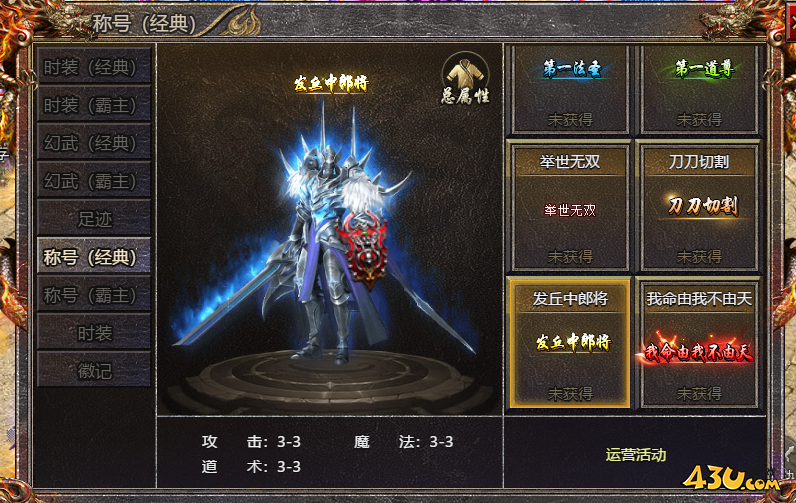Go to the 幻武（霸主） tab

tap(94, 181)
